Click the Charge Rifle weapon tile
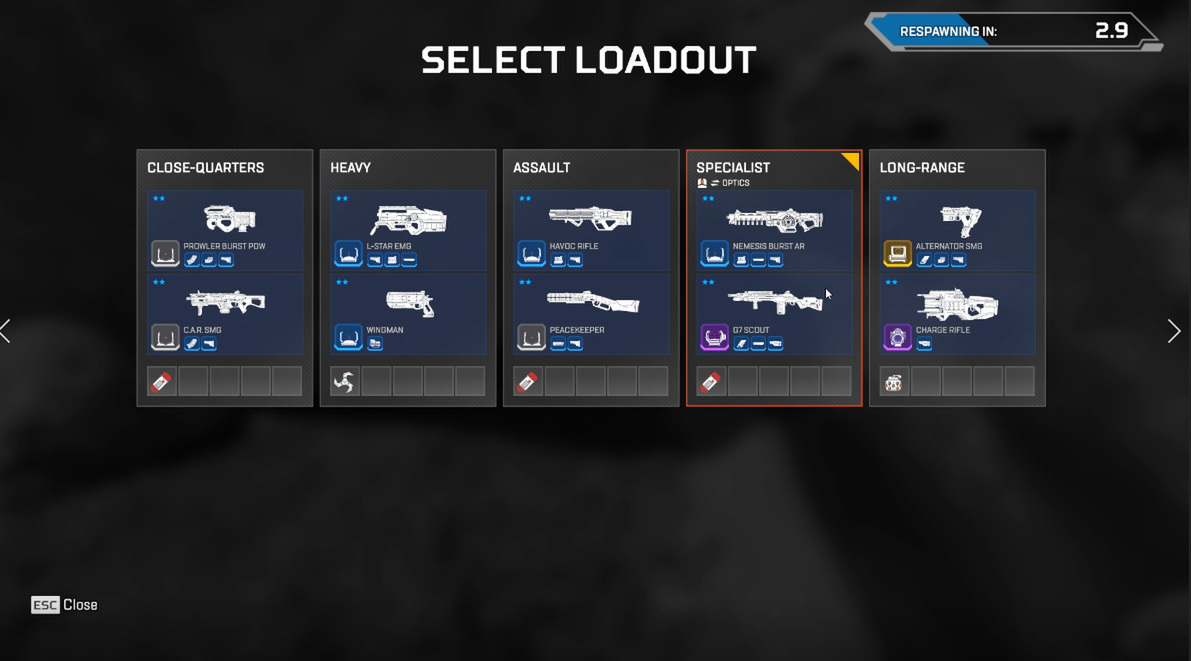 point(957,314)
